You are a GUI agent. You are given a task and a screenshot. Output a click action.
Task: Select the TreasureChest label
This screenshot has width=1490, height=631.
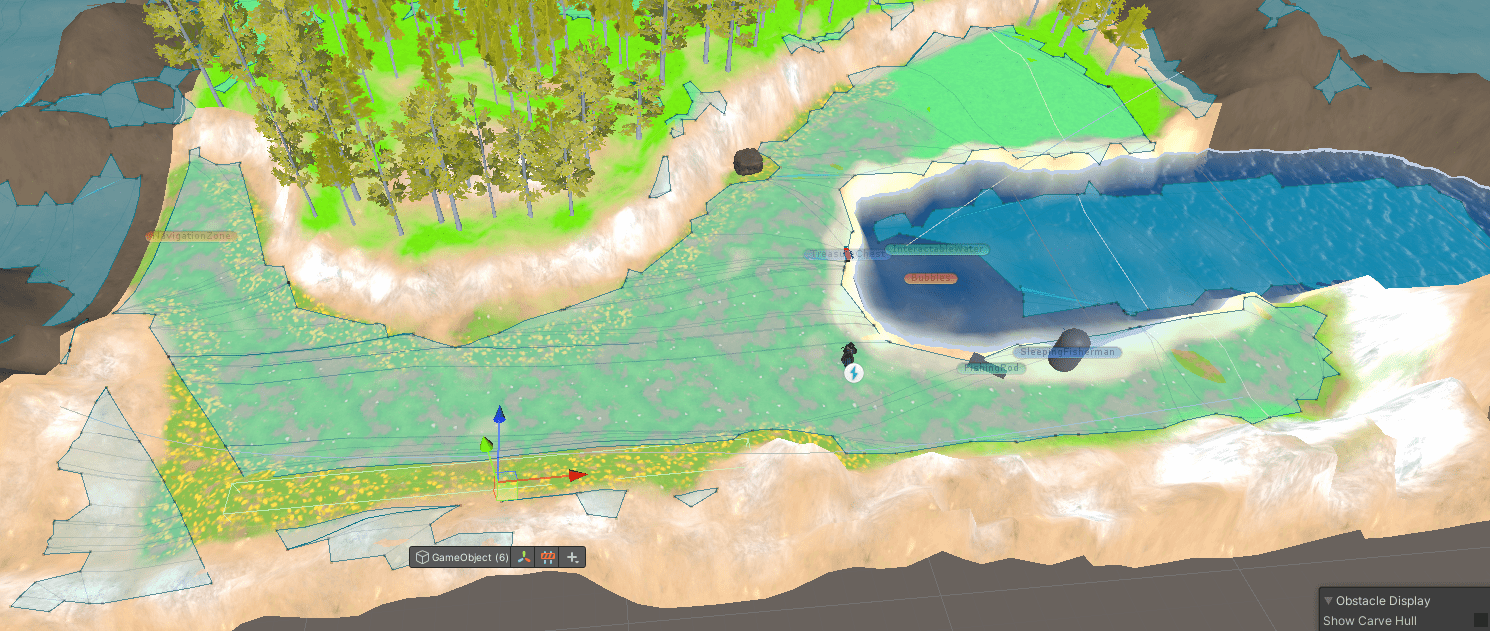[x=846, y=255]
